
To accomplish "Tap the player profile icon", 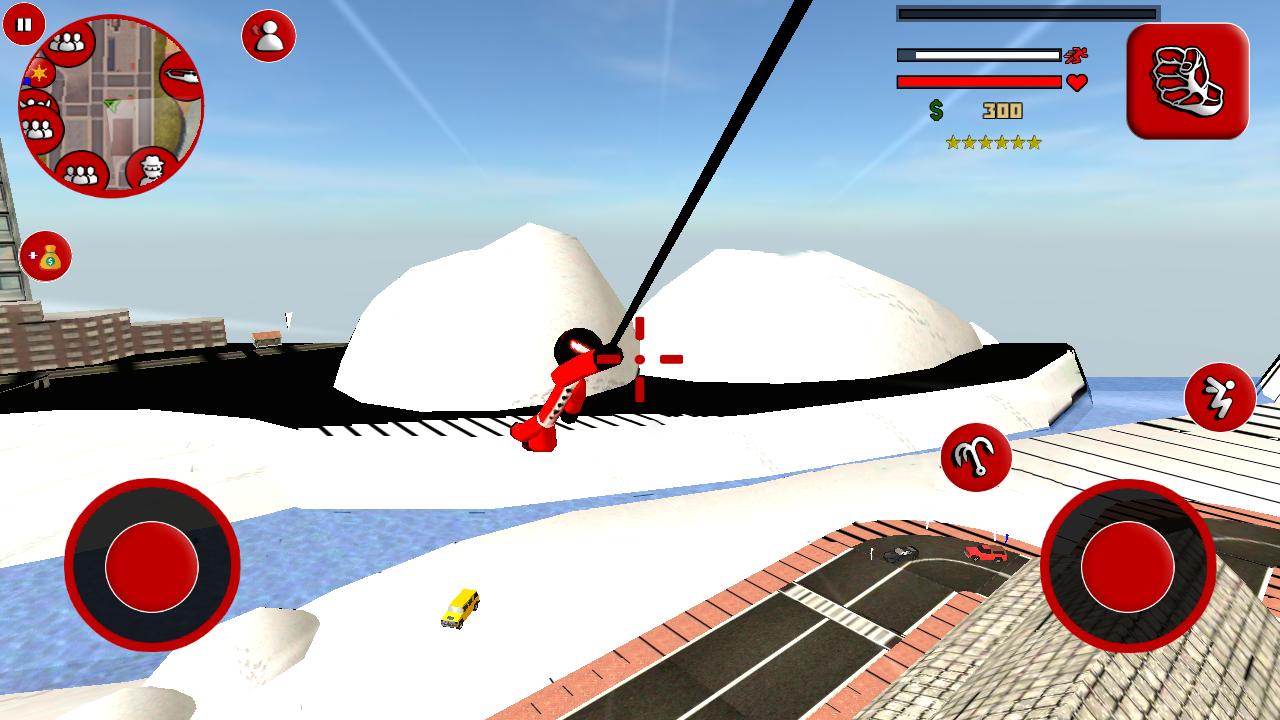I will click(x=268, y=36).
